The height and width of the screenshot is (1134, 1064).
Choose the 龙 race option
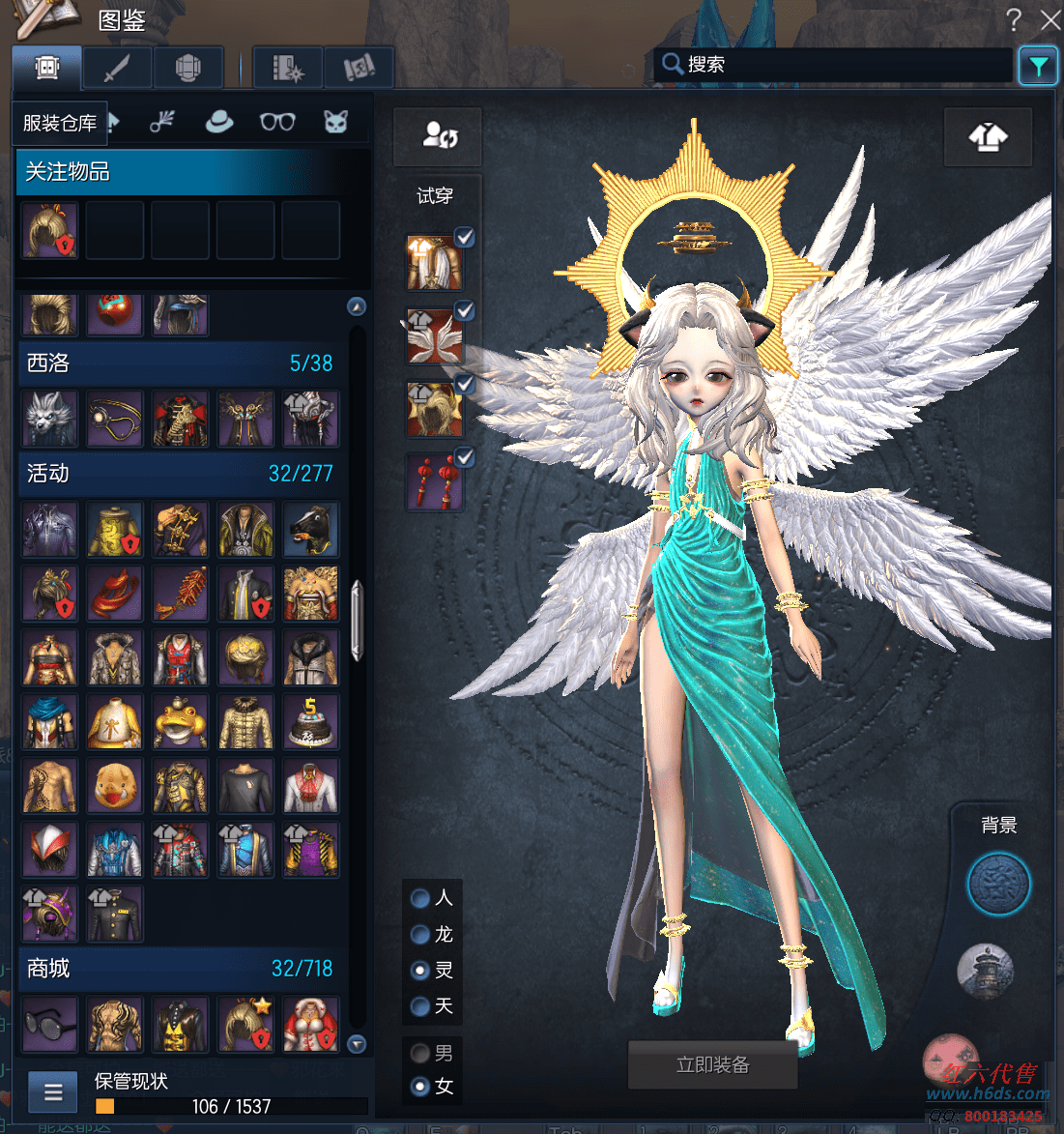pos(420,934)
